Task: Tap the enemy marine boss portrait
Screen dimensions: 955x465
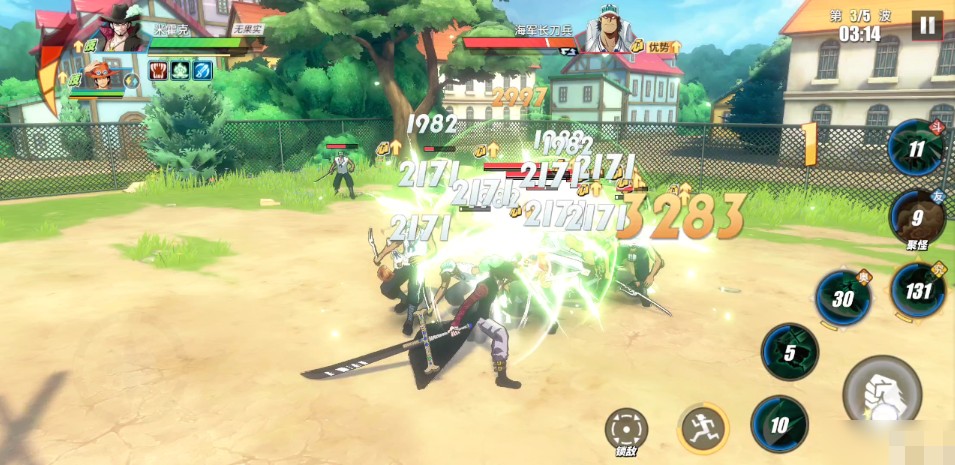Action: click(611, 29)
